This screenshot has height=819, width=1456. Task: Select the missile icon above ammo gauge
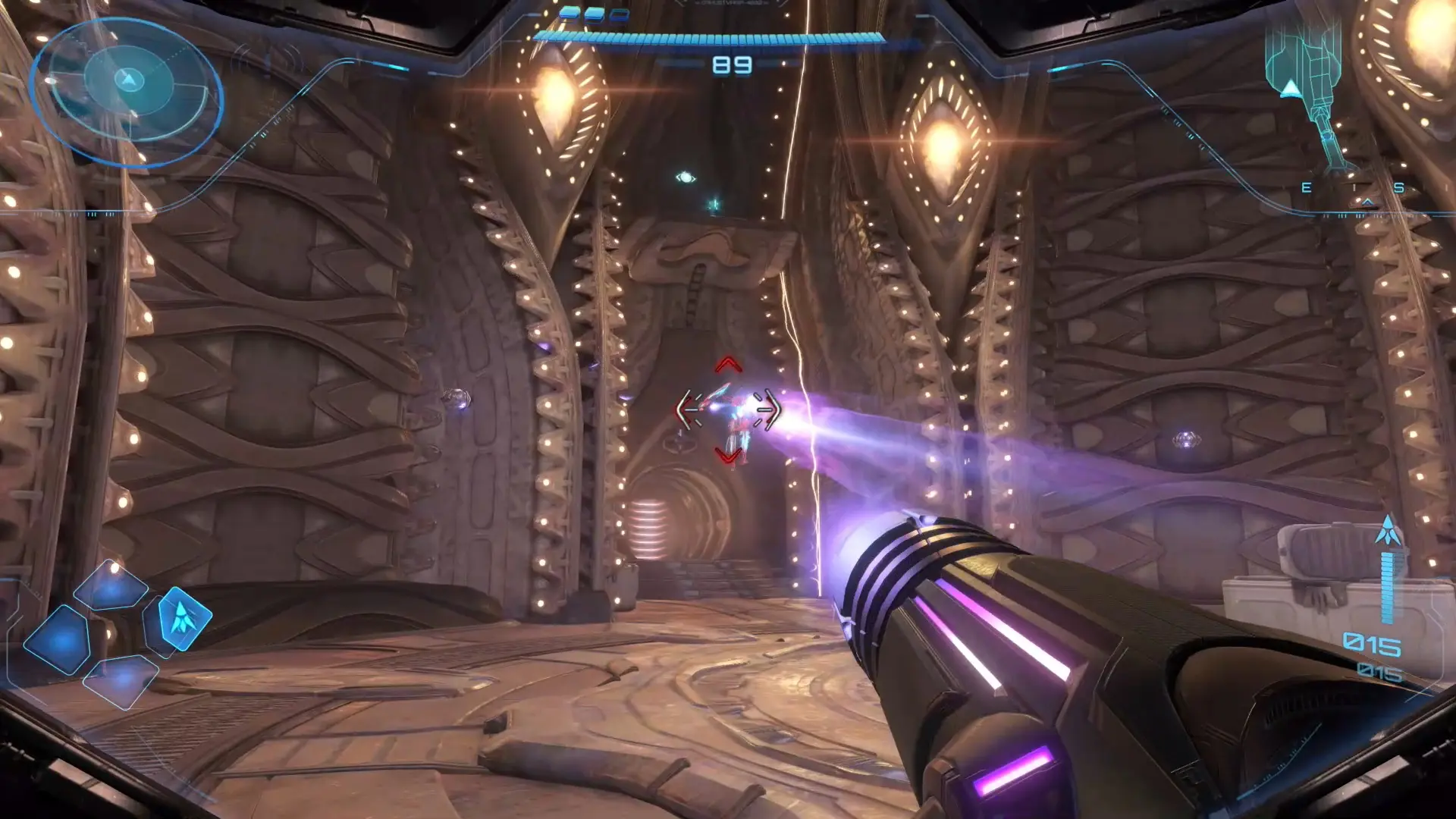[x=1388, y=531]
